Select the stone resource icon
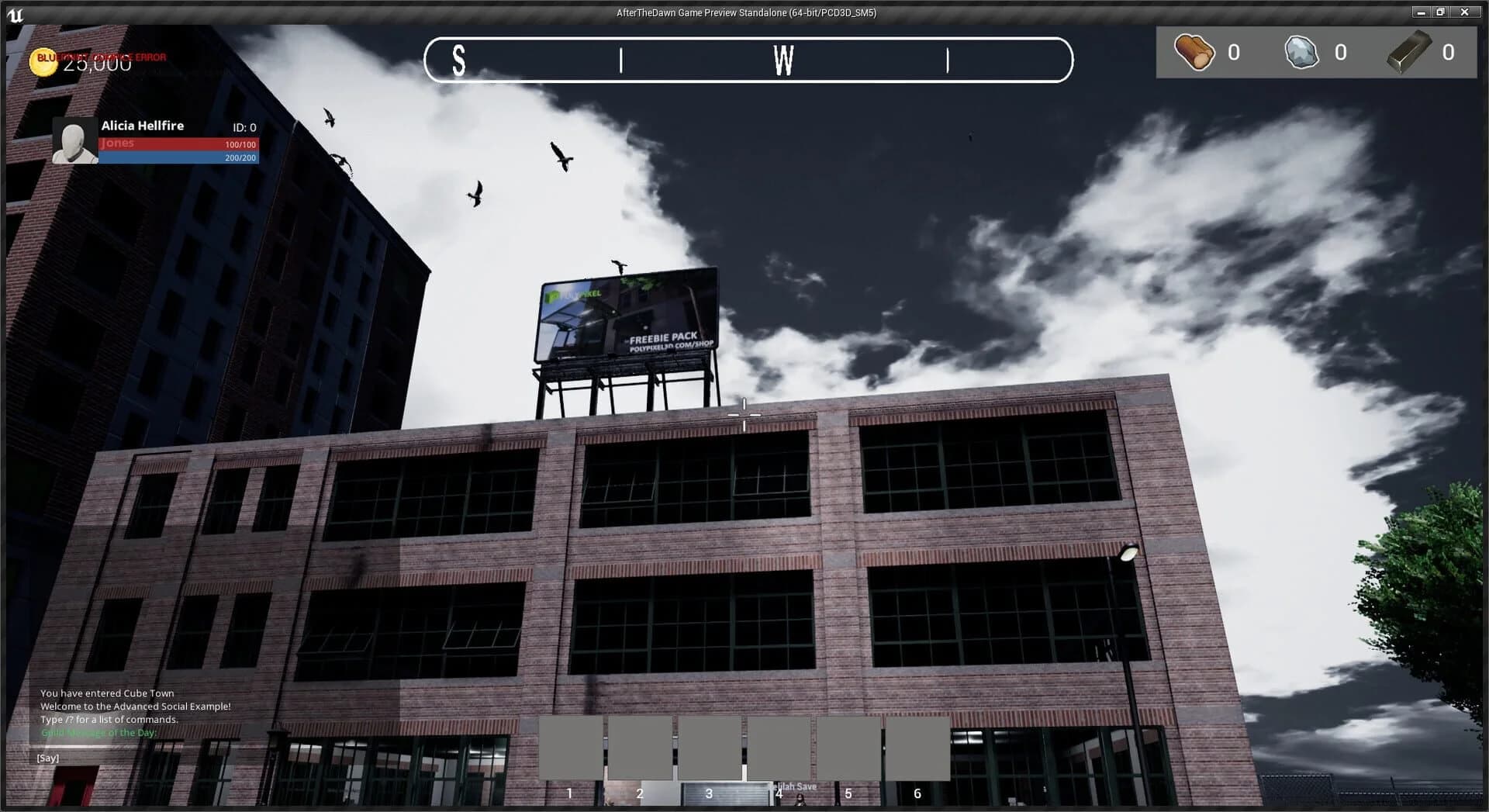Screen dimensions: 1489x812 [1301, 52]
